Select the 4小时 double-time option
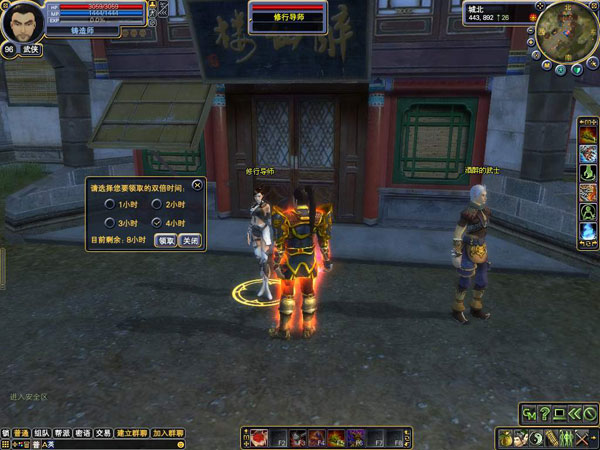The width and height of the screenshot is (600, 450). [x=155, y=222]
